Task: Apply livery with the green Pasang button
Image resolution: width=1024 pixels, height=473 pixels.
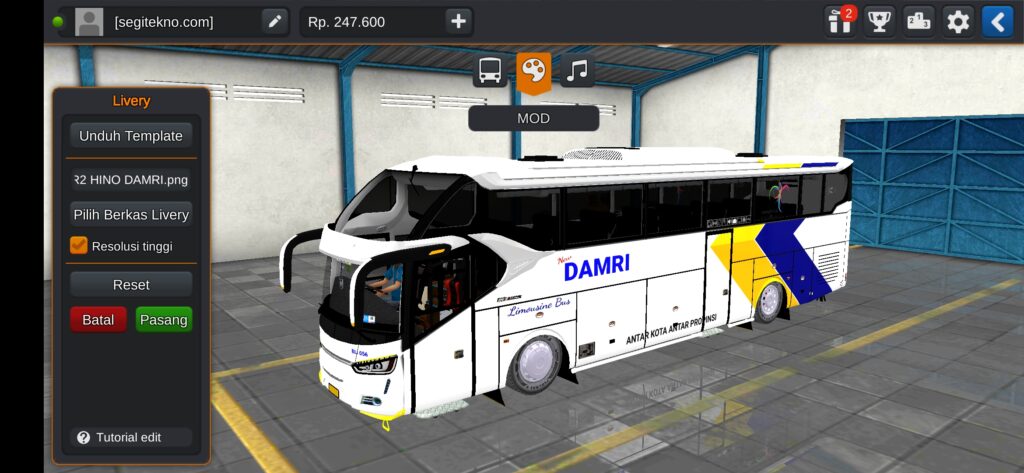Action: point(163,320)
